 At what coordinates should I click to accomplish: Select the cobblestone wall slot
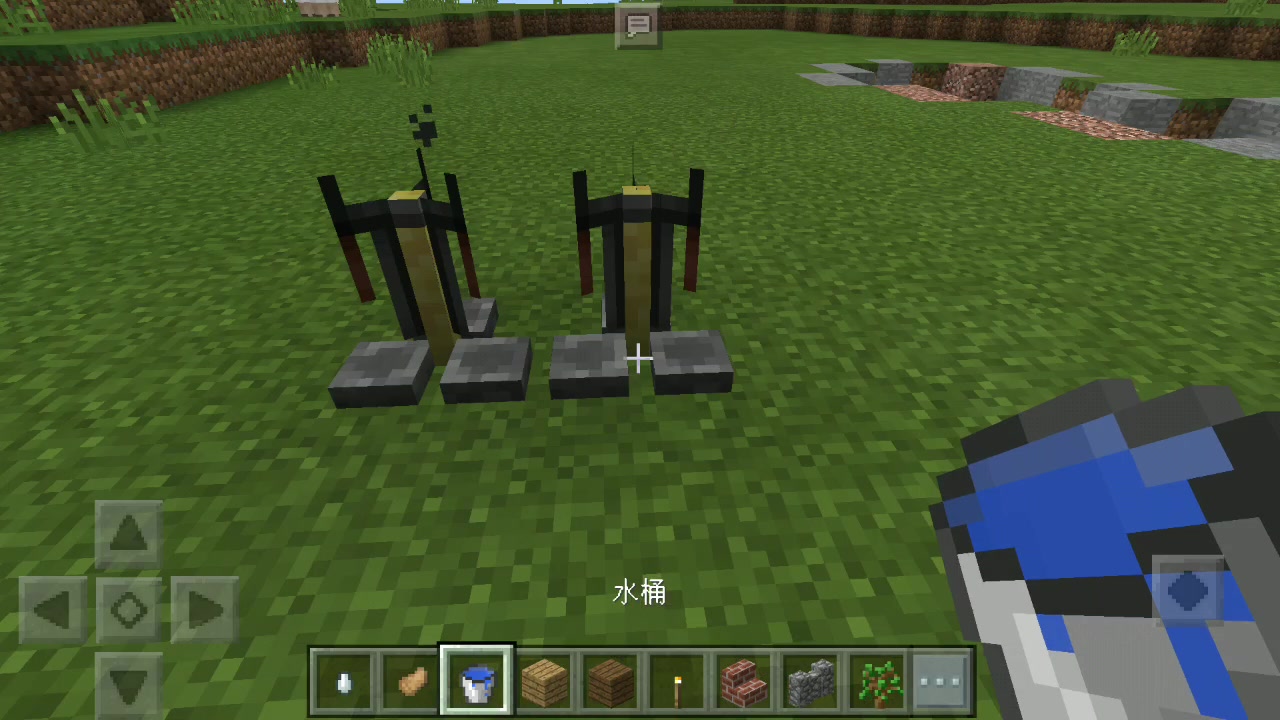810,679
